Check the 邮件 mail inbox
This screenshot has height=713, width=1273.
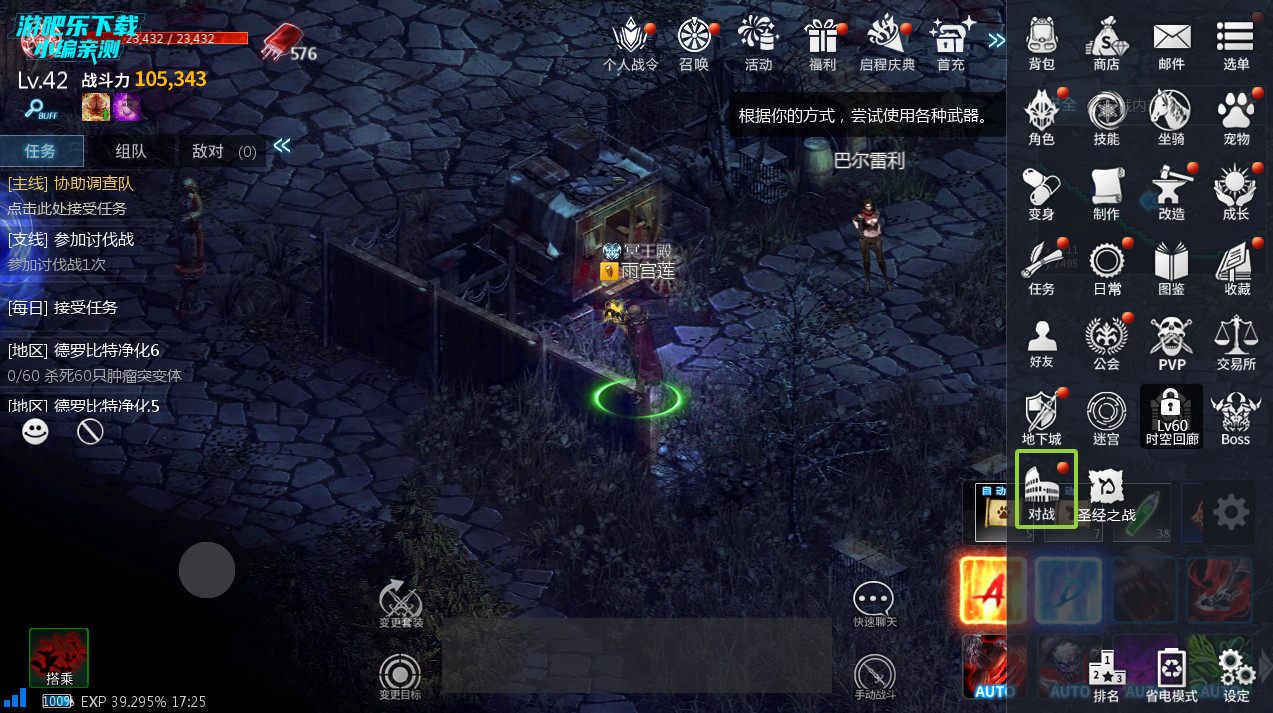pos(1171,44)
